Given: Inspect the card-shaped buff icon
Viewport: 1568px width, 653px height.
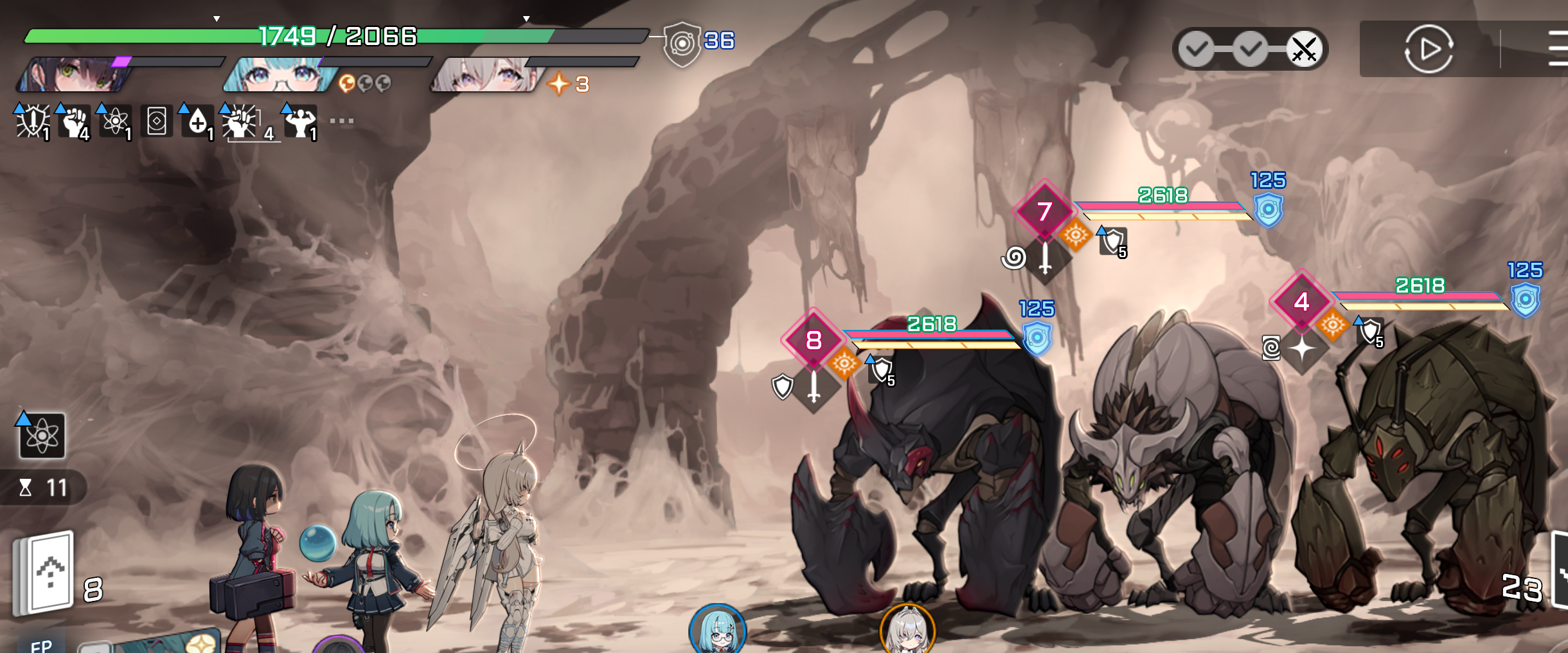Looking at the screenshot, I should 156,121.
